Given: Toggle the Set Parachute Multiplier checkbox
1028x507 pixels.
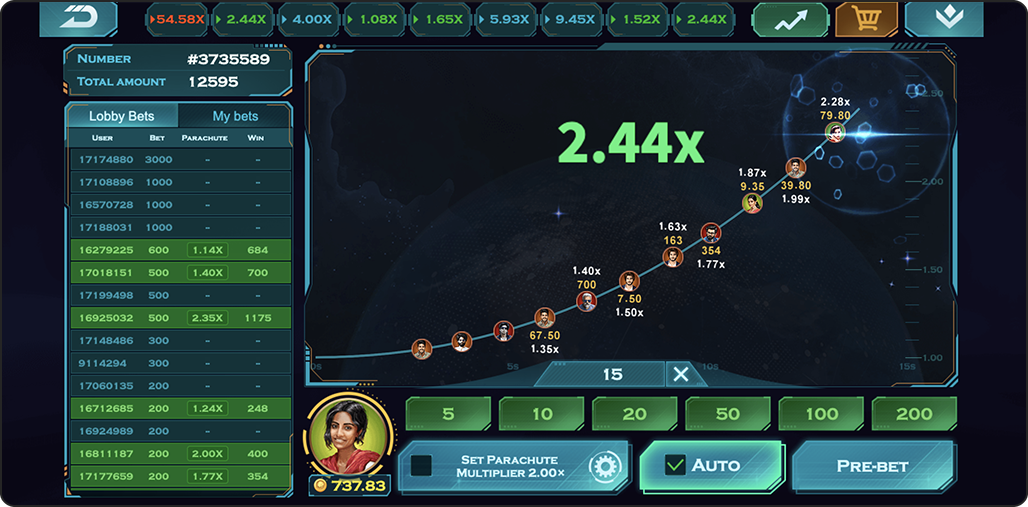Looking at the screenshot, I should pyautogui.click(x=422, y=465).
